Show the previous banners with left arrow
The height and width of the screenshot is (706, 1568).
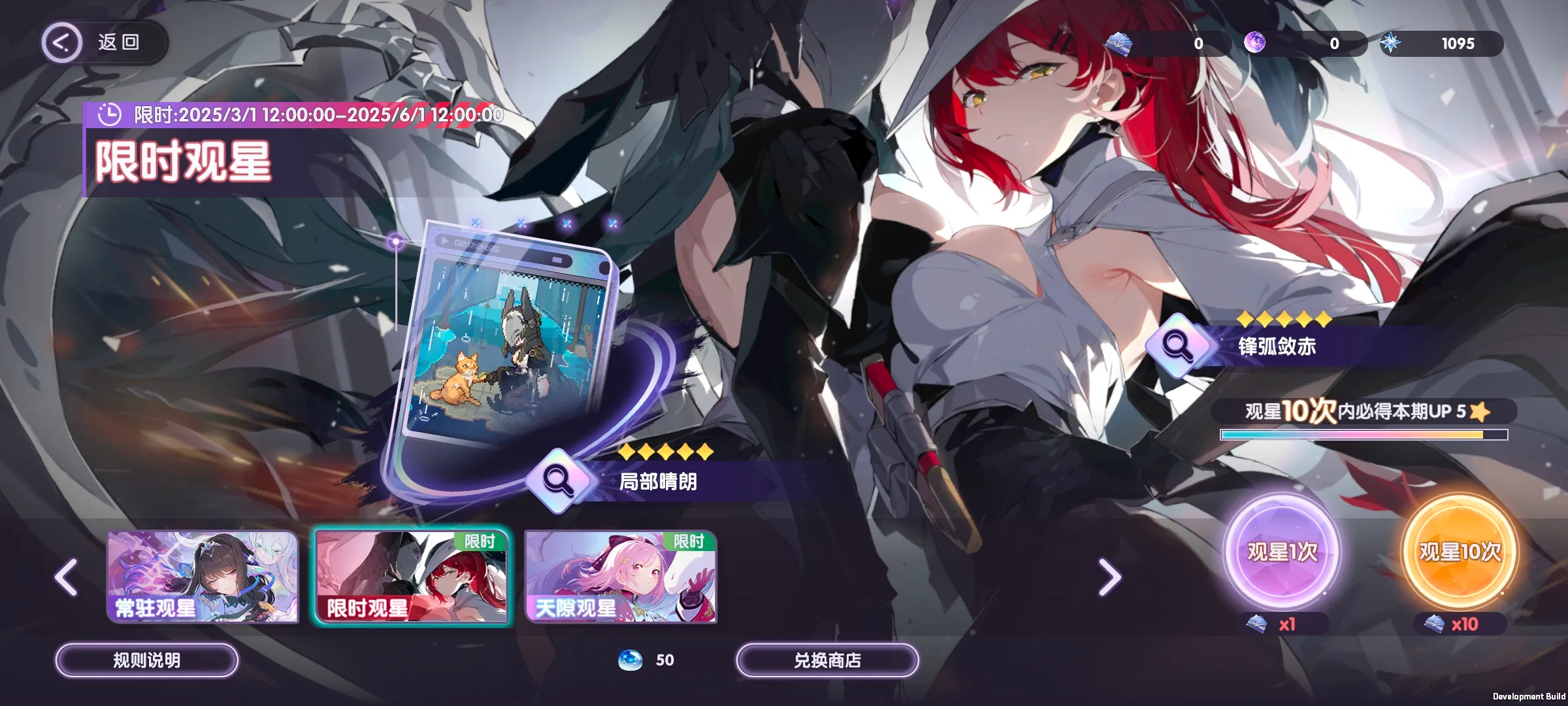pyautogui.click(x=67, y=577)
